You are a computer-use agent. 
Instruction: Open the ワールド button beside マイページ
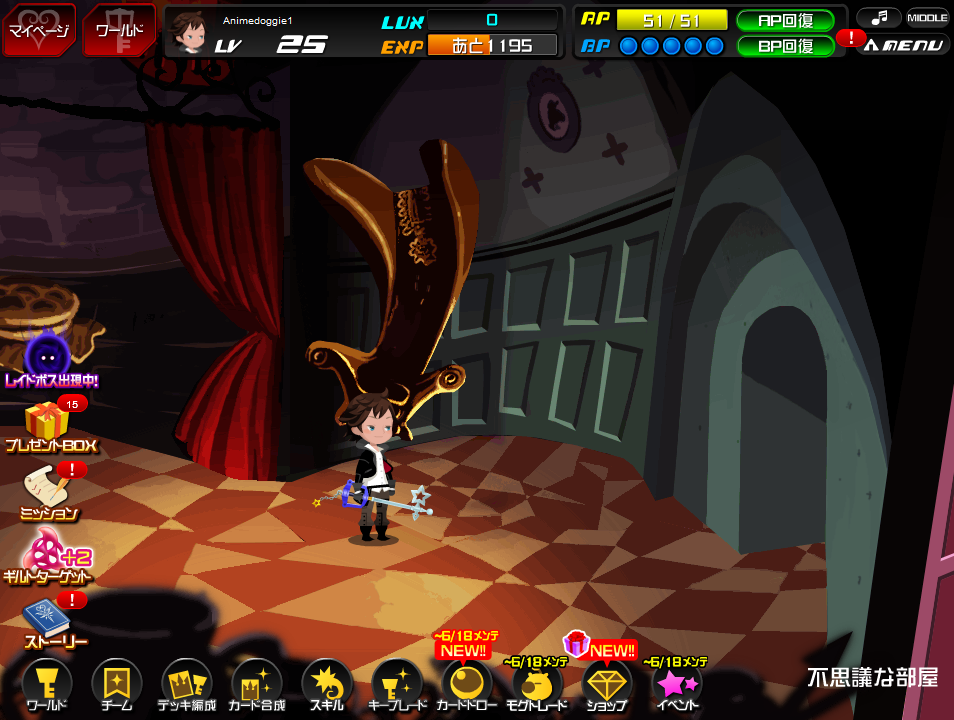point(118,29)
